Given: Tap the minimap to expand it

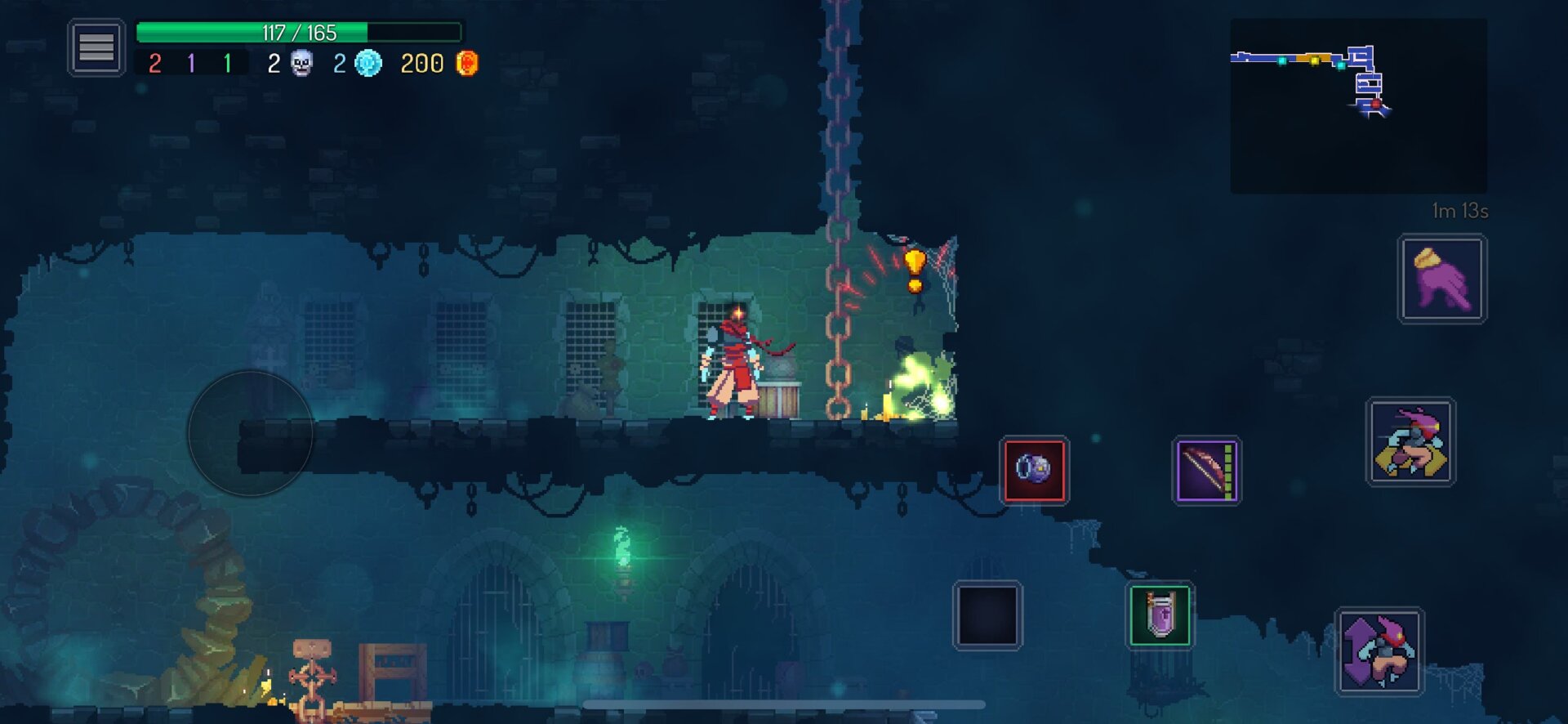Looking at the screenshot, I should coord(1358,105).
